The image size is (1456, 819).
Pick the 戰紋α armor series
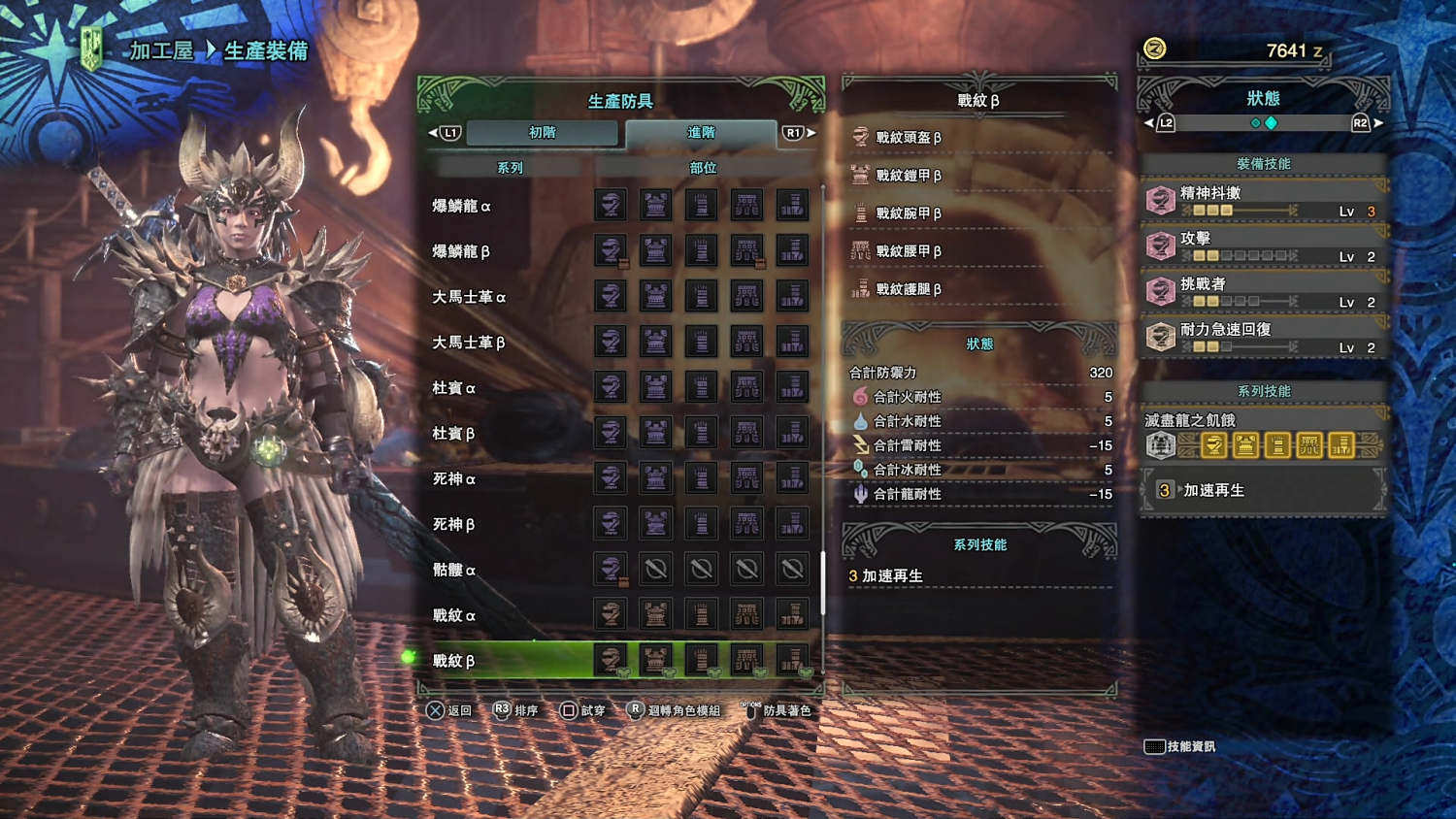click(454, 615)
